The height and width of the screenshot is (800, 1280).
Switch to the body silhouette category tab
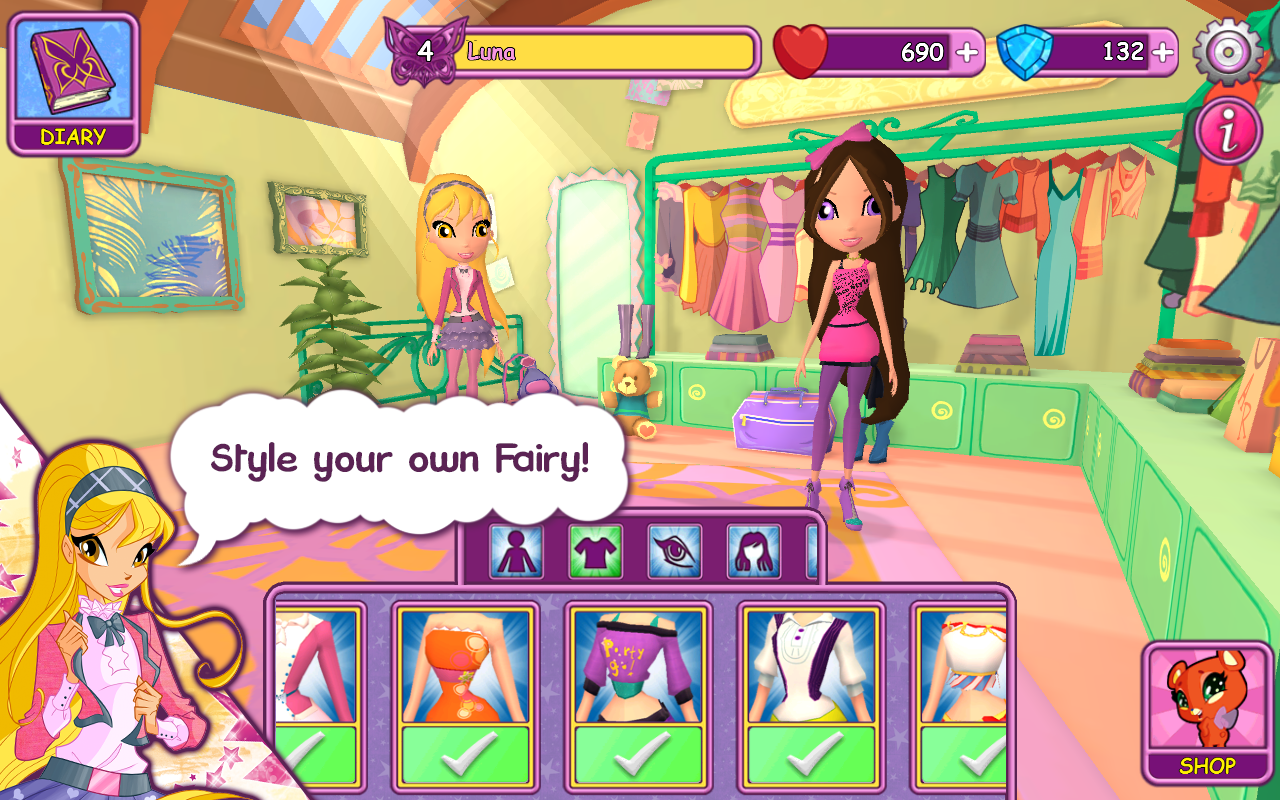tap(516, 552)
